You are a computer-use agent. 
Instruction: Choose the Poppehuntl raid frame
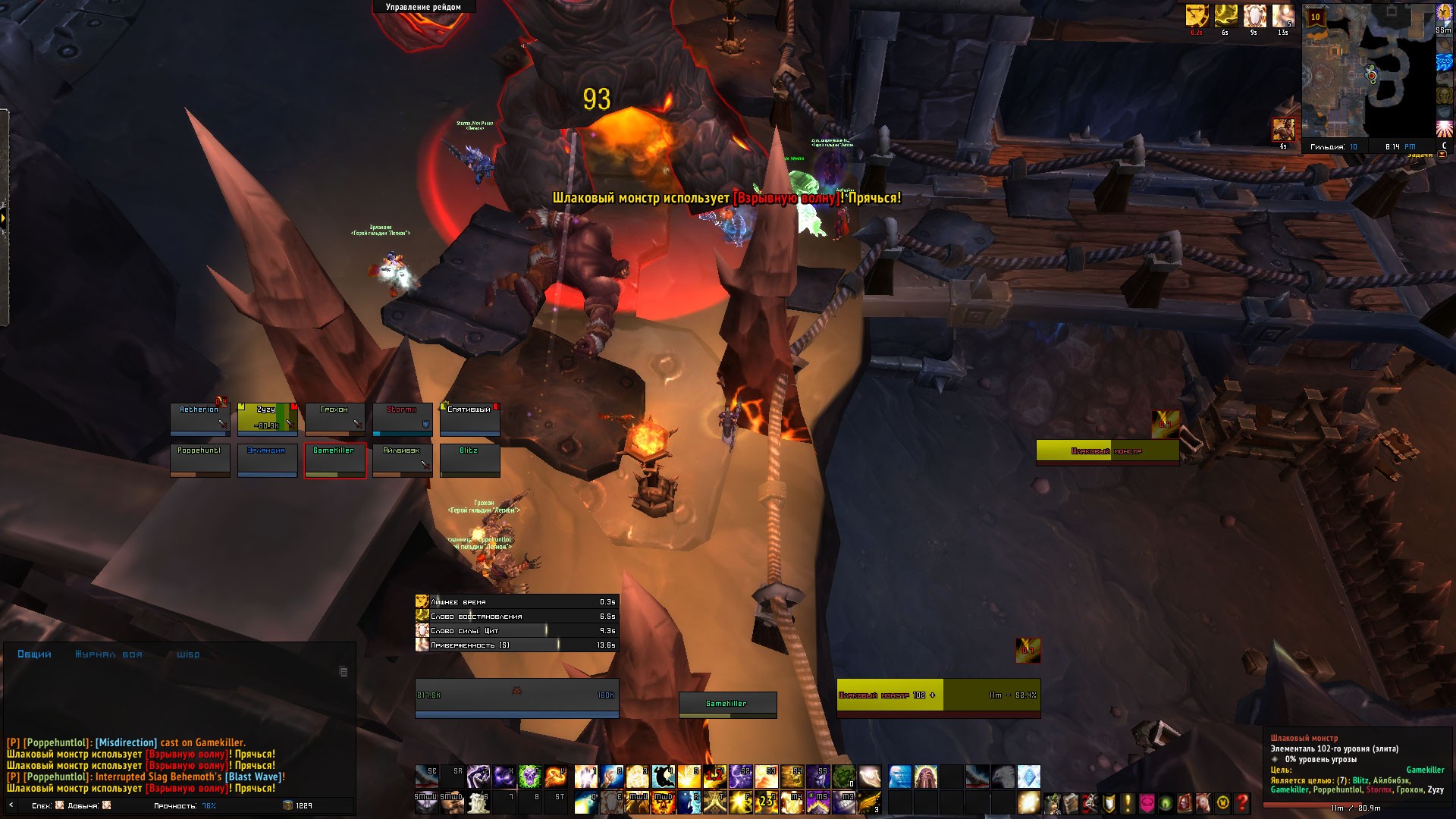[200, 460]
